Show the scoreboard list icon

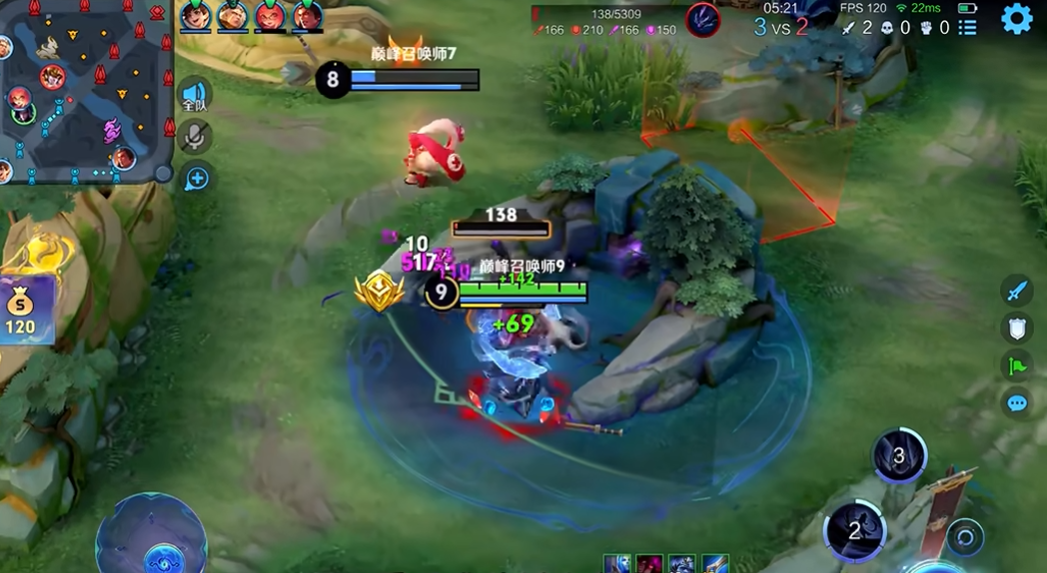(967, 27)
